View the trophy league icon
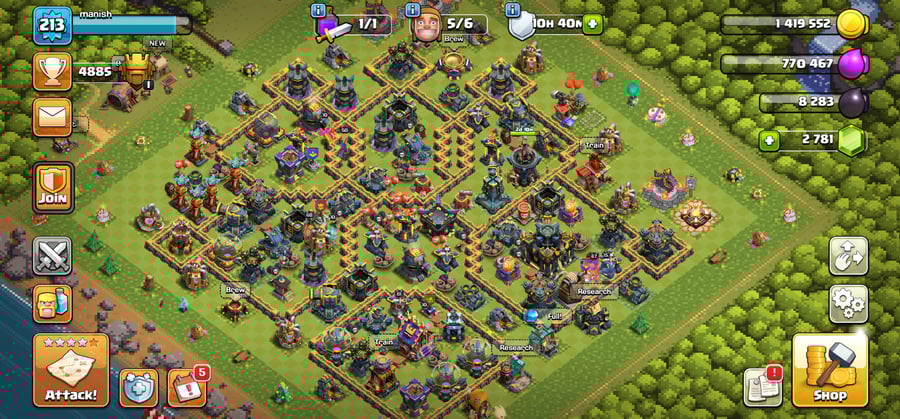Image resolution: width=900 pixels, height=419 pixels. pyautogui.click(x=52, y=70)
